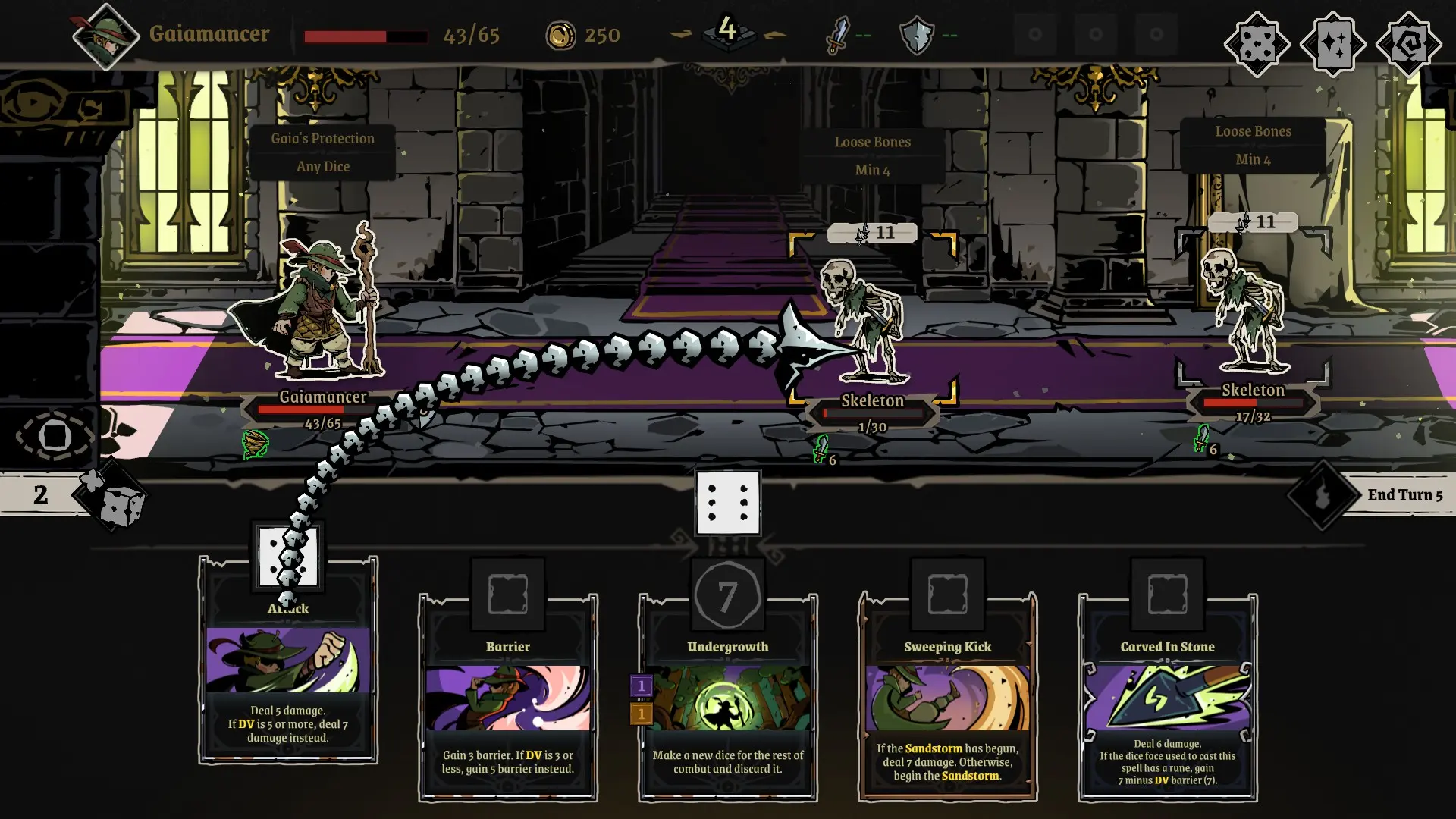1456x819 pixels.
Task: Inspect the Gaiamancer's green status effect icon
Action: click(256, 444)
